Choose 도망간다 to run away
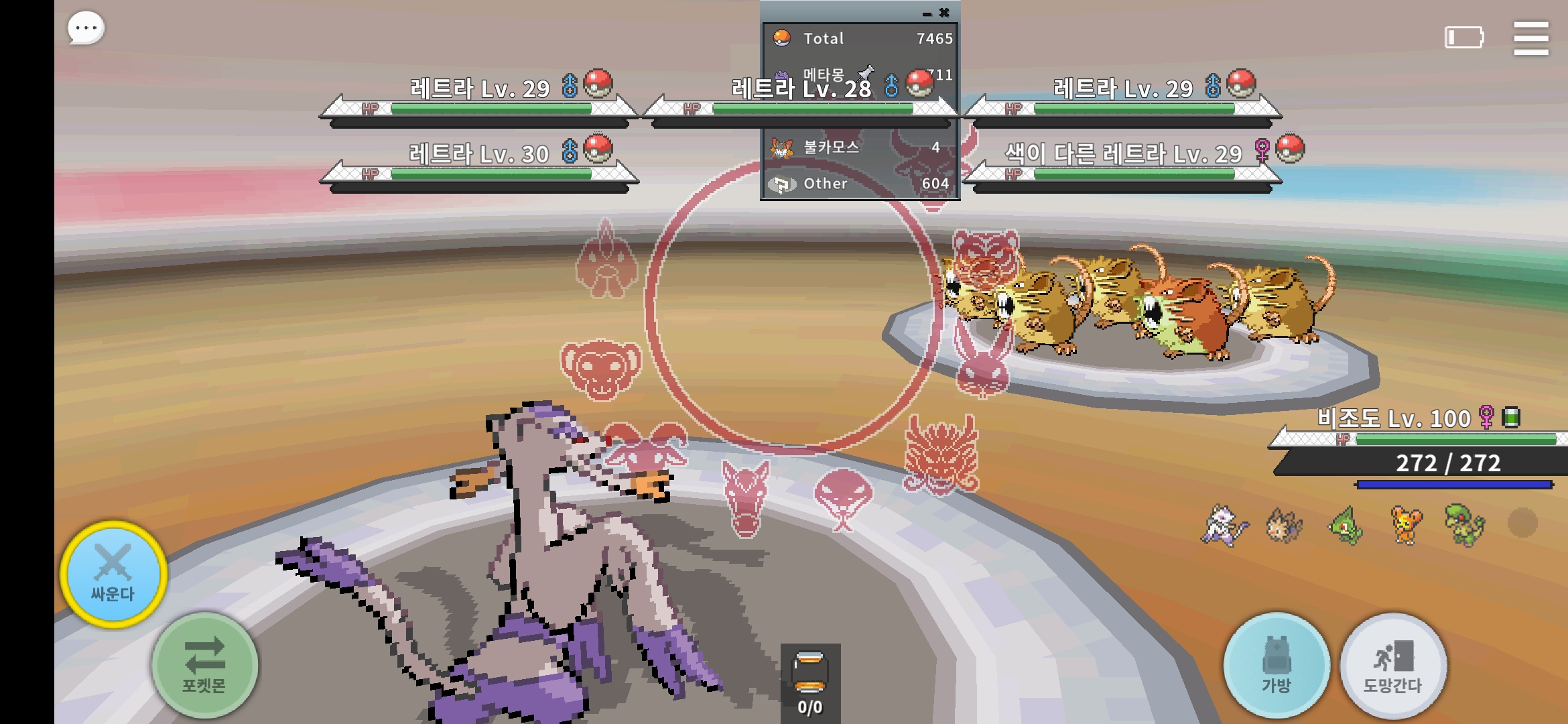The image size is (1568, 724). coord(1393,664)
